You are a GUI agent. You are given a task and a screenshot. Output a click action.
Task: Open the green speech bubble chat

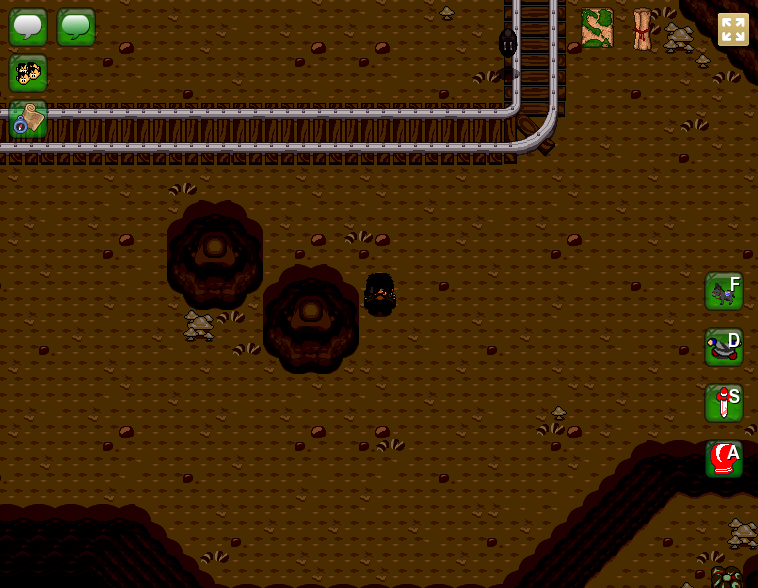(x=76, y=27)
